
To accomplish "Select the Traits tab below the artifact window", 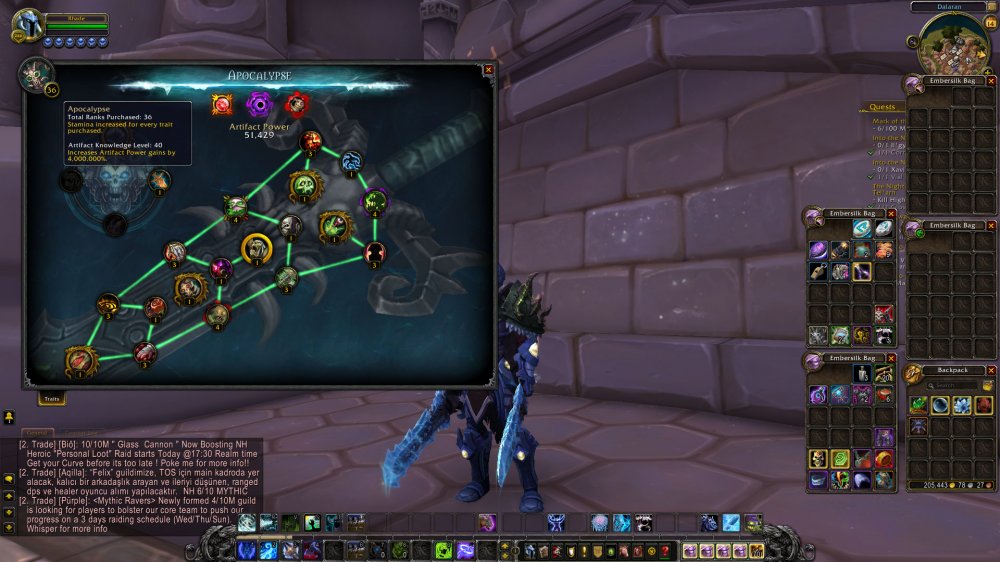I will pyautogui.click(x=52, y=399).
